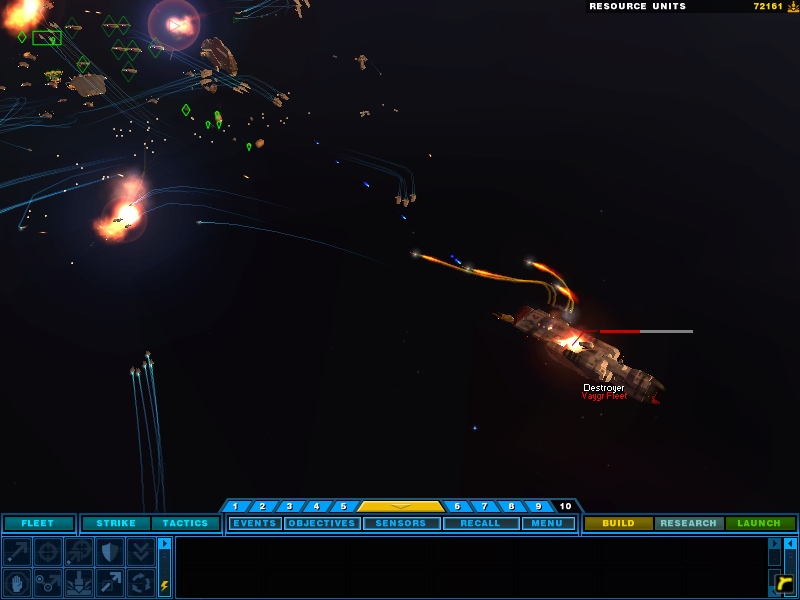800x600 pixels.
Task: Open the Fleet panel
Action: tap(38, 523)
